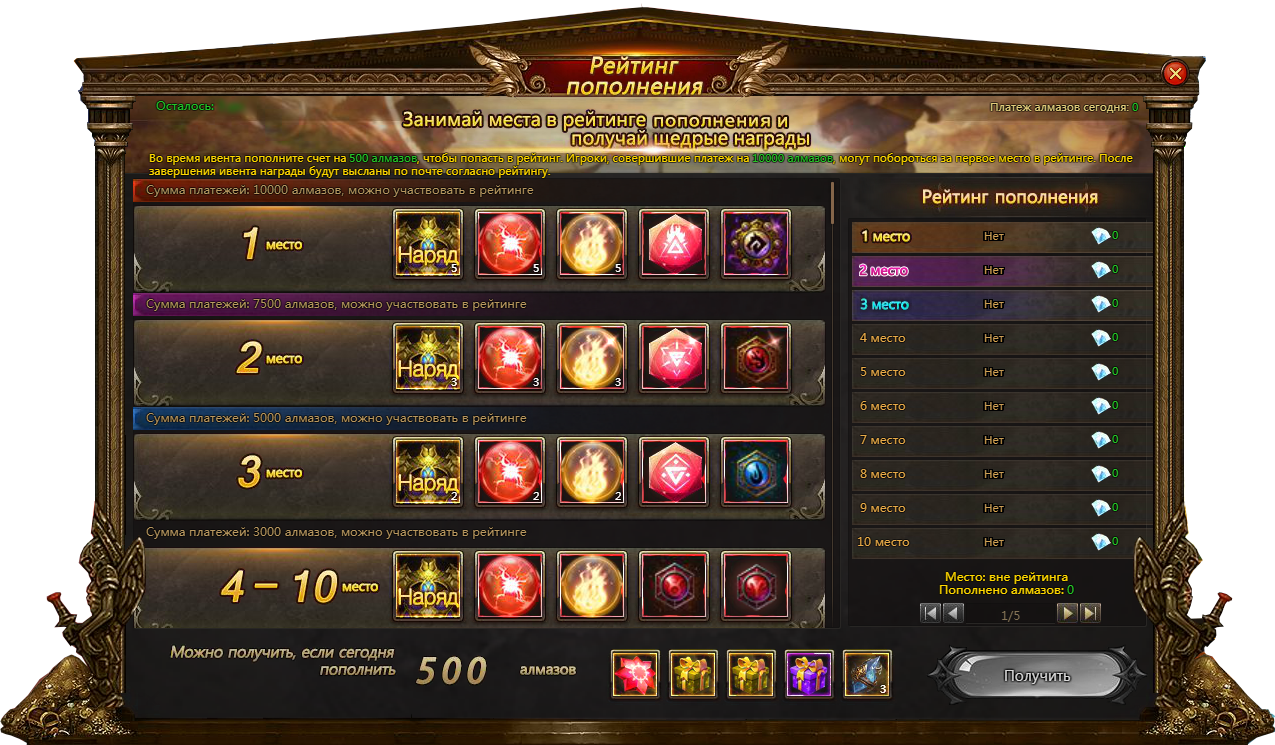Select the 2nd place red hexagon gem
This screenshot has width=1275, height=745.
coord(673,357)
